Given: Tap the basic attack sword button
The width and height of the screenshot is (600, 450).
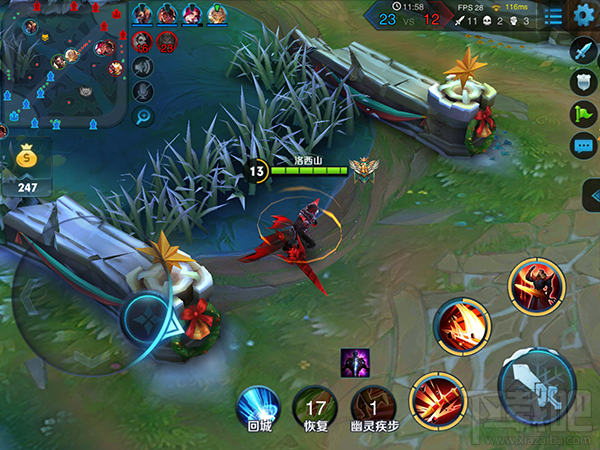Looking at the screenshot, I should [536, 387].
